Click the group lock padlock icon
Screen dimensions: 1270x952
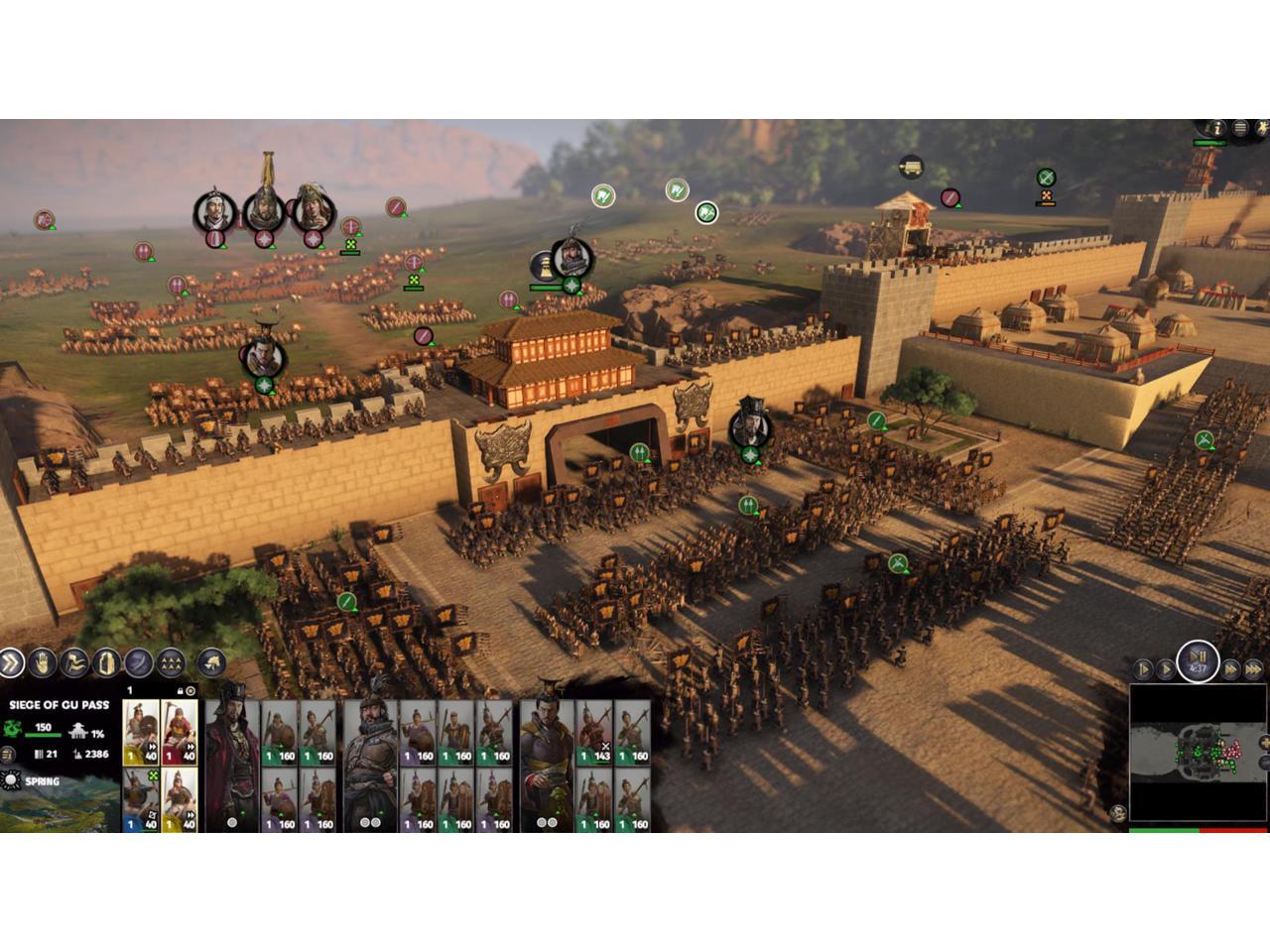(x=180, y=690)
